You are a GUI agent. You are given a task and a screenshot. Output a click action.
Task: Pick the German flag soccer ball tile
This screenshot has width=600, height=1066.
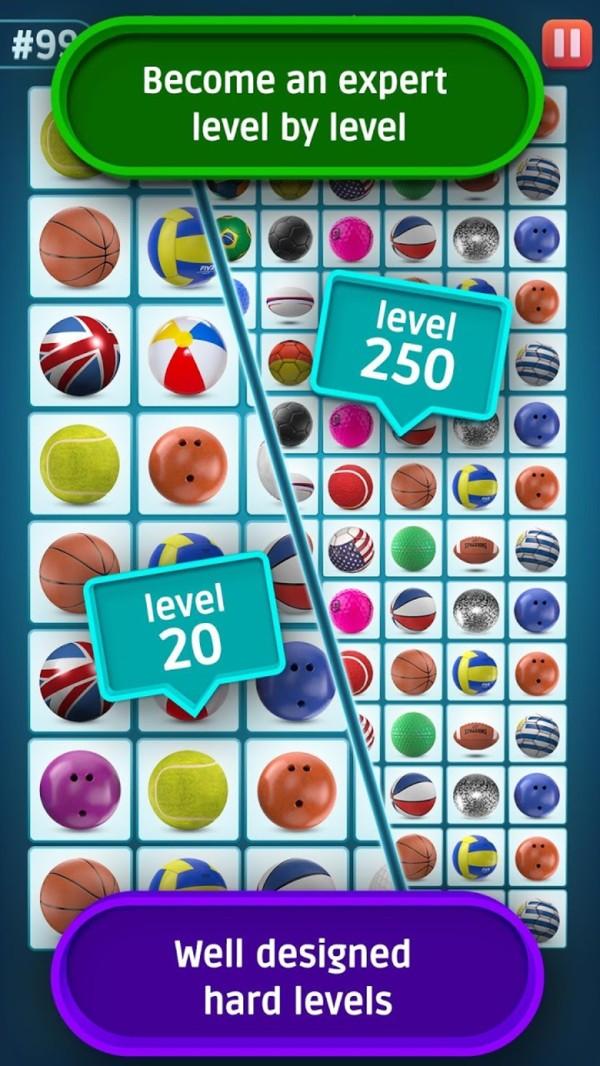point(290,362)
